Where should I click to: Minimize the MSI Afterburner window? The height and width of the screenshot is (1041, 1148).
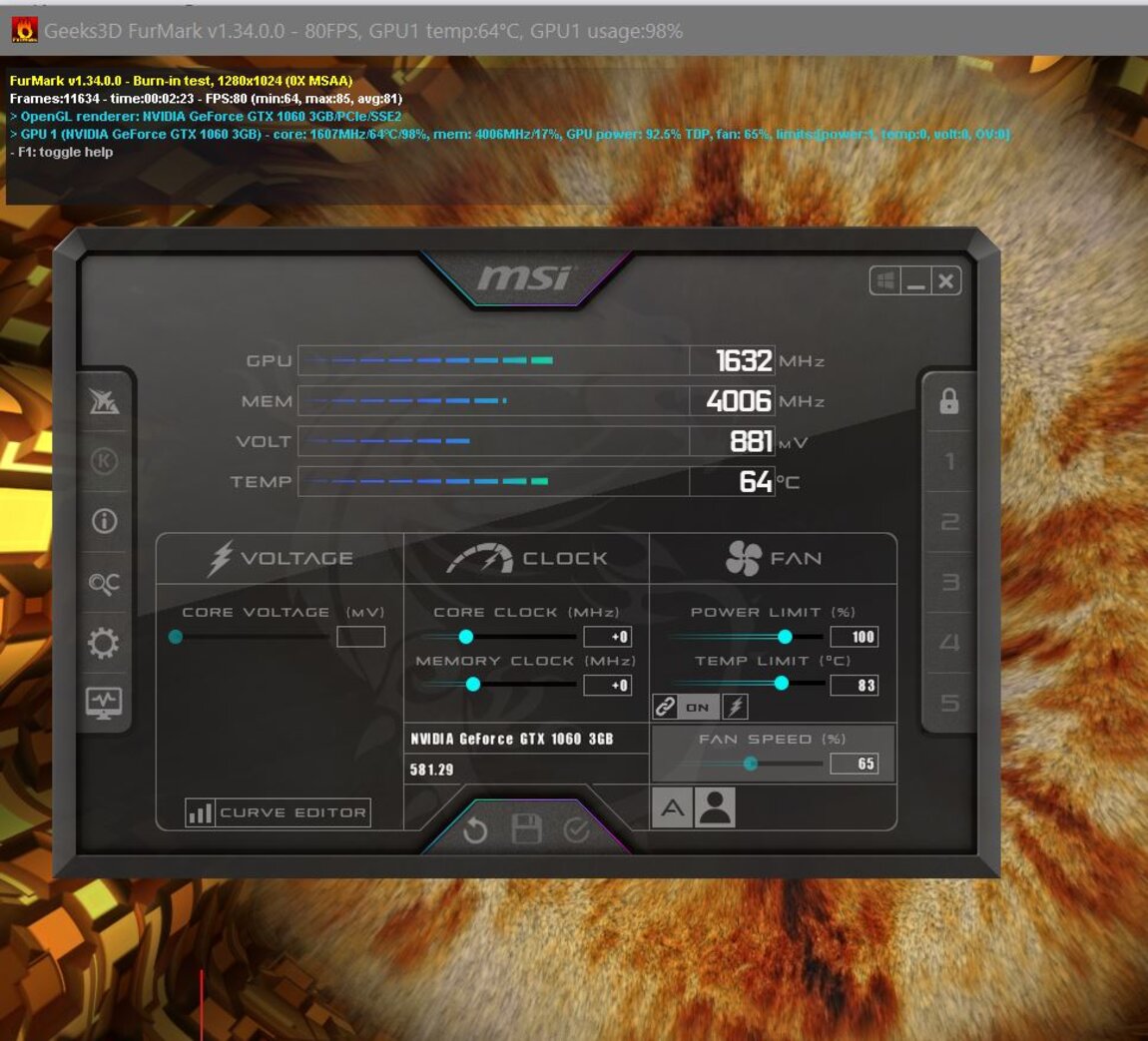915,281
